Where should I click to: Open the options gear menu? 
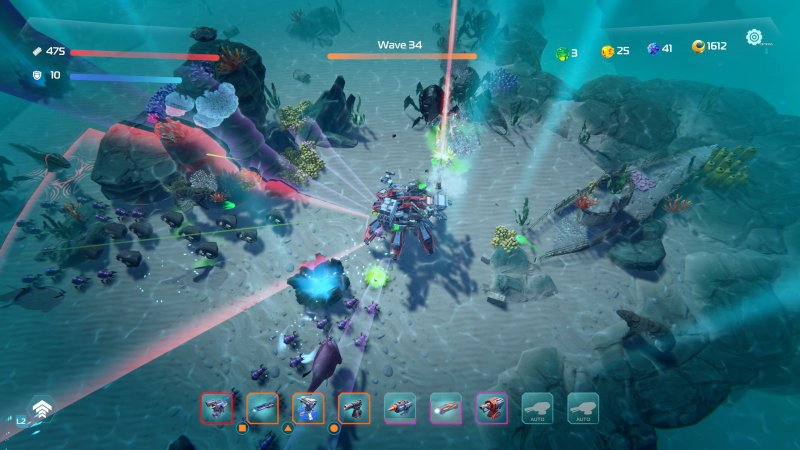(755, 37)
